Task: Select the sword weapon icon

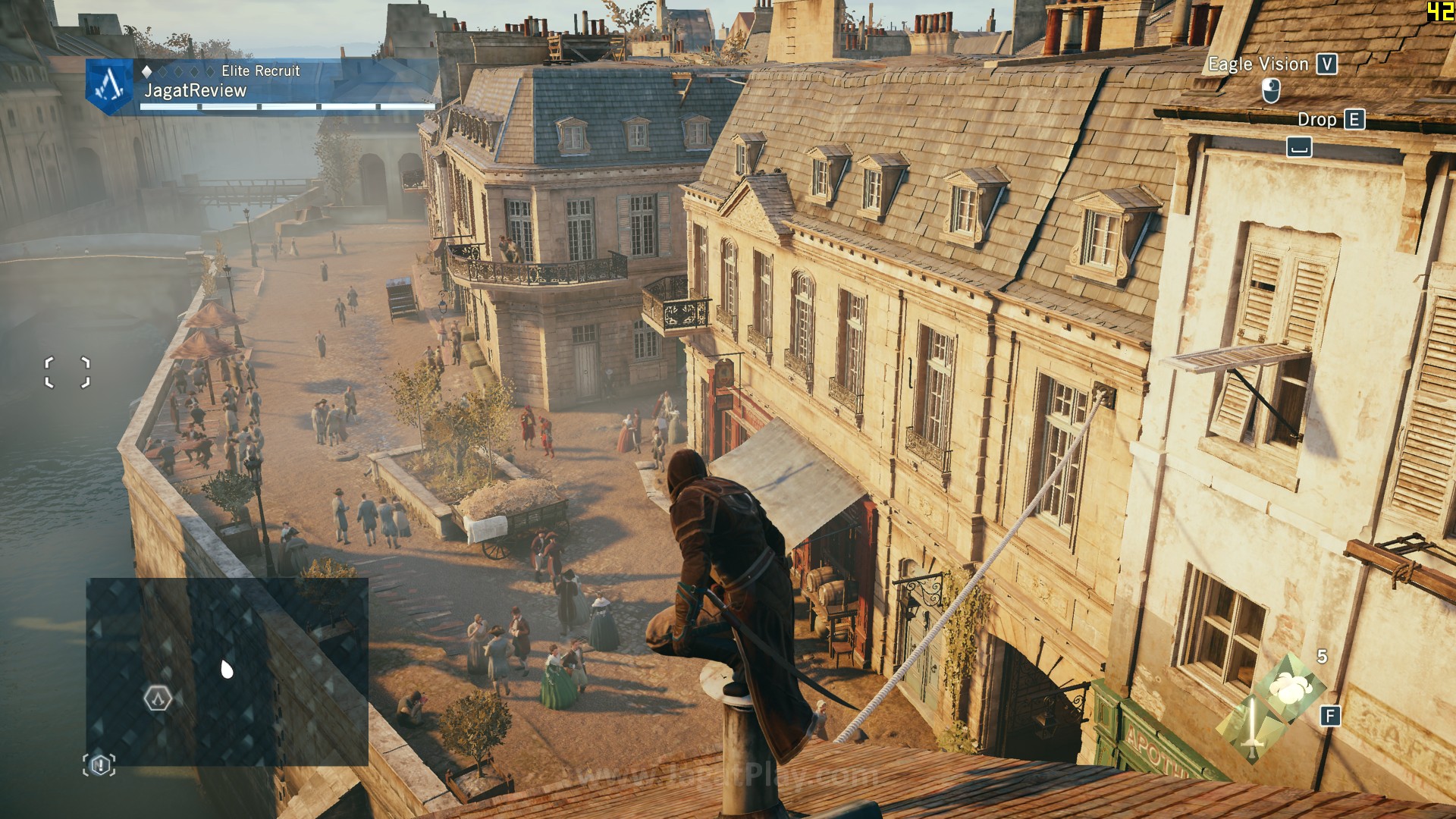Action: point(1251,726)
